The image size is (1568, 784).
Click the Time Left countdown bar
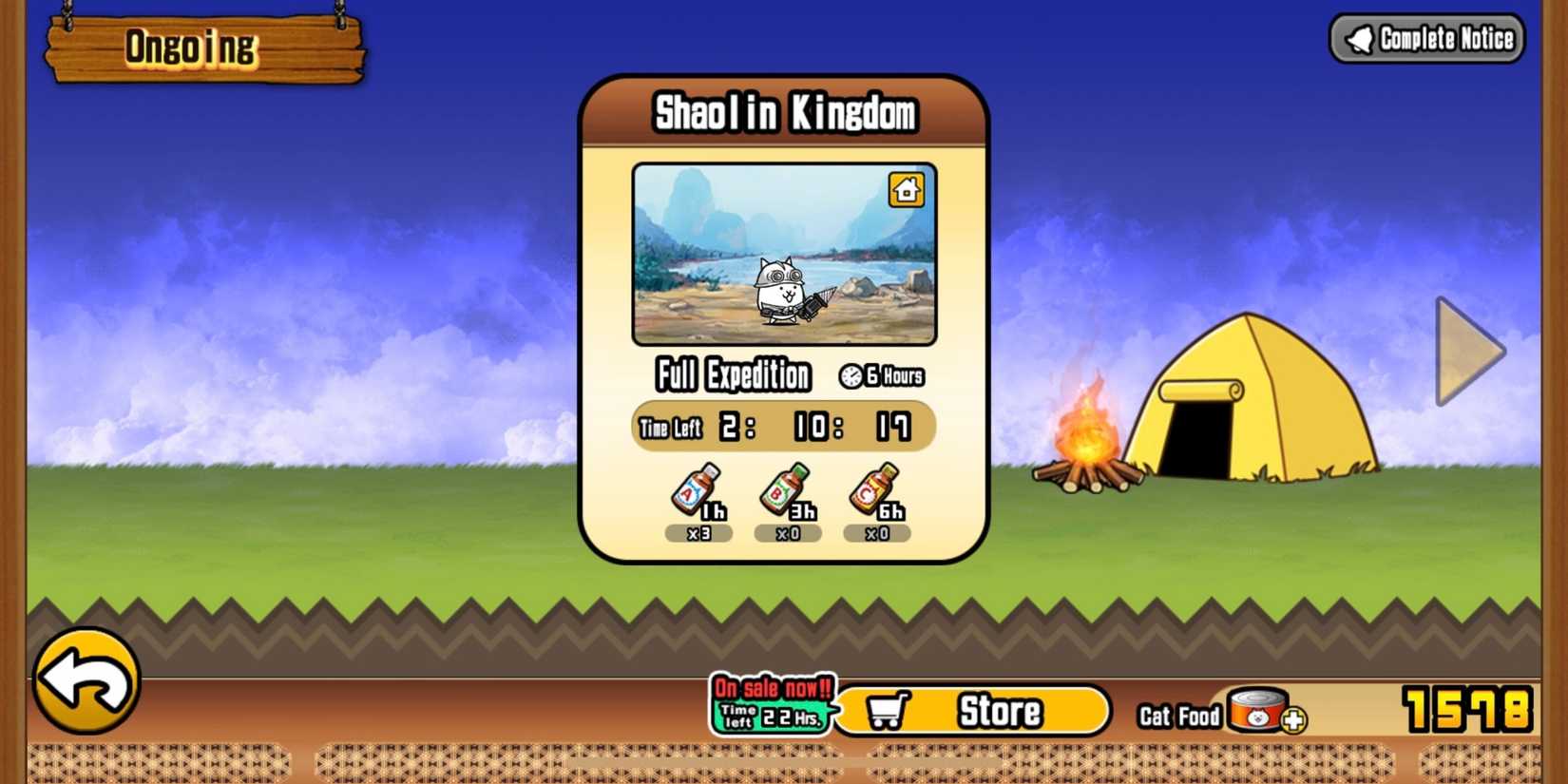click(x=784, y=427)
